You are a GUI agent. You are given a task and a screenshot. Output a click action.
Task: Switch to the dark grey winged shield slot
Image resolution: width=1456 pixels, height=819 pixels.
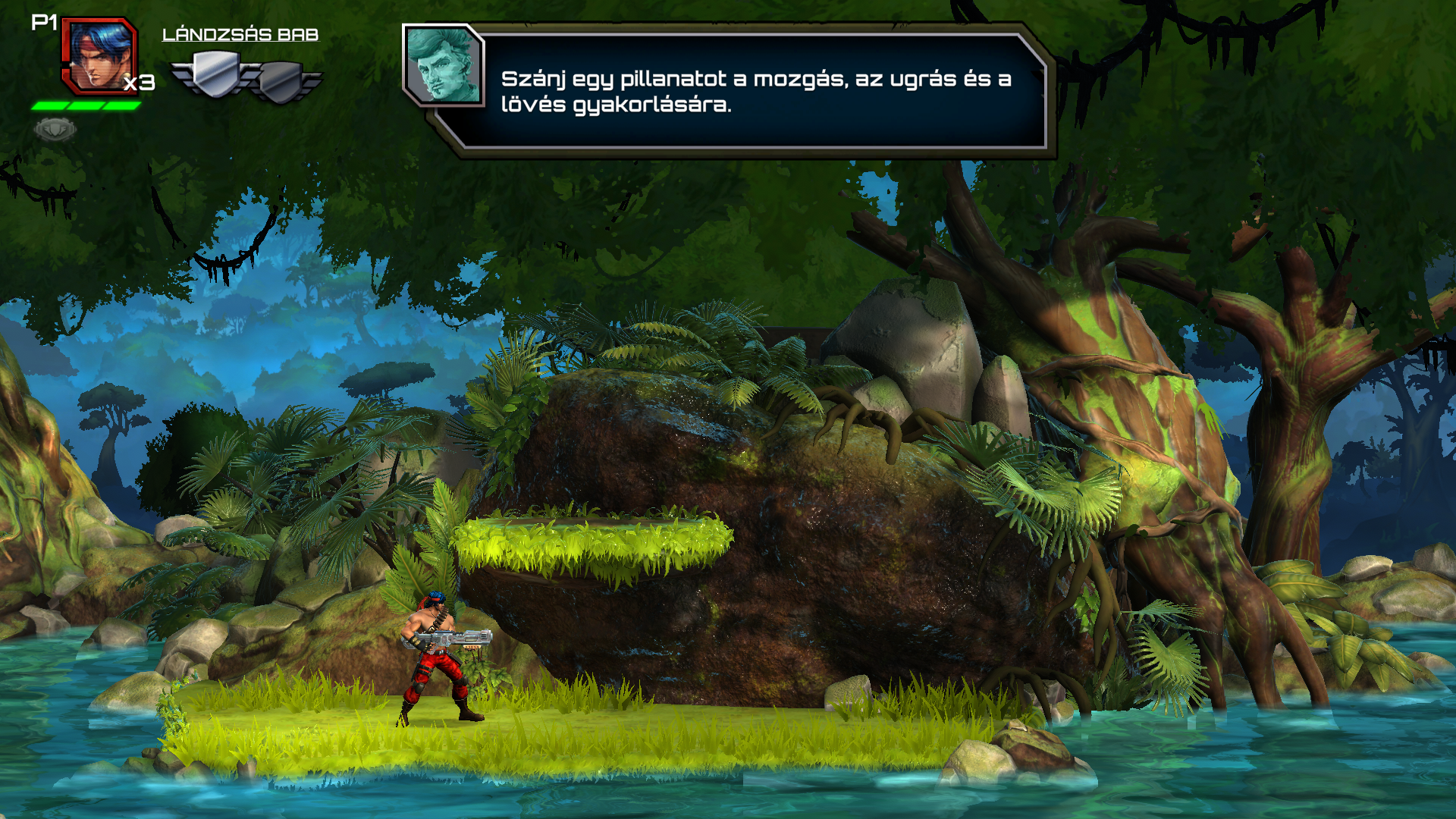point(282,81)
